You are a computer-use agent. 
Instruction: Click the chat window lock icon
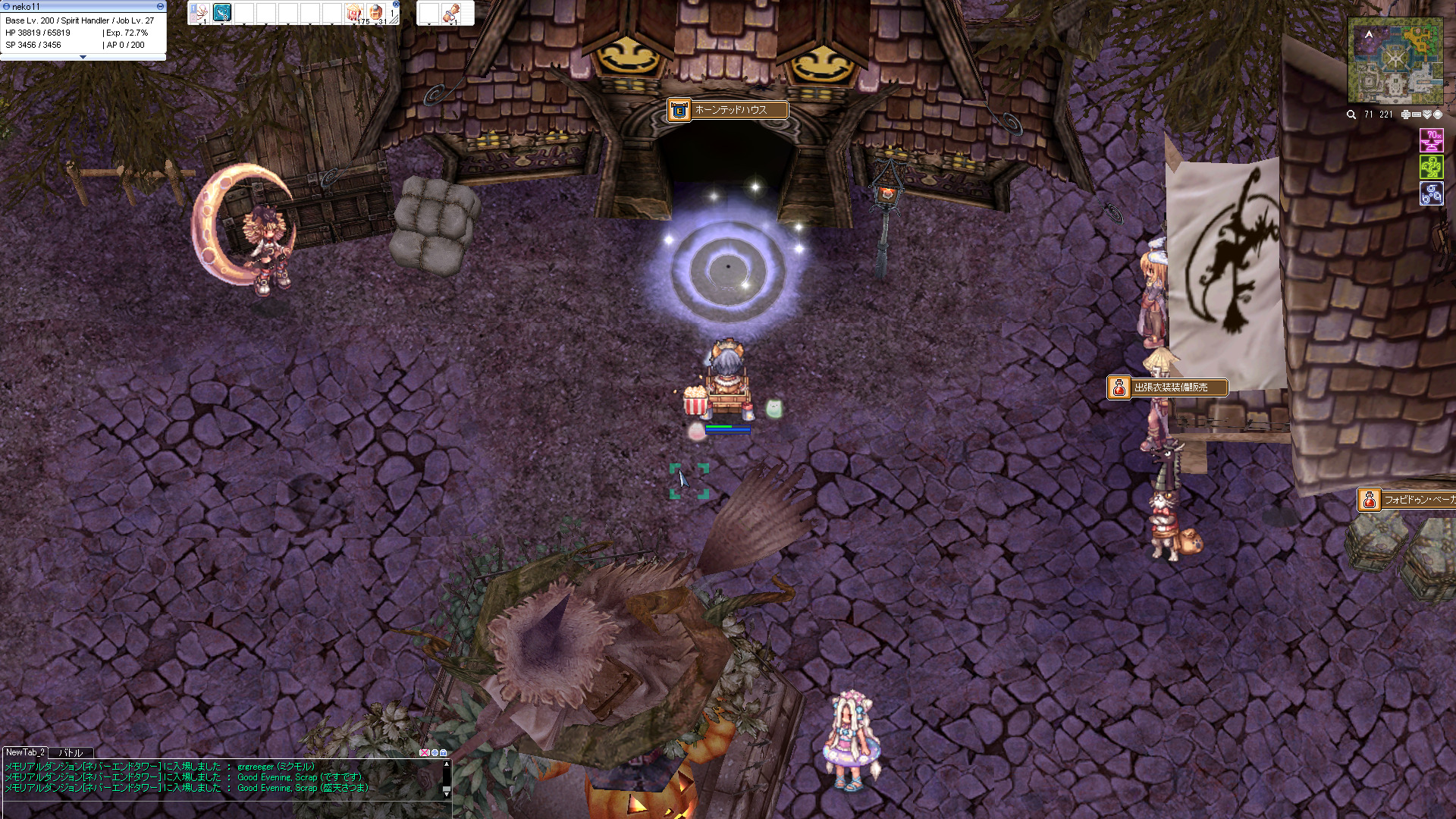(444, 753)
